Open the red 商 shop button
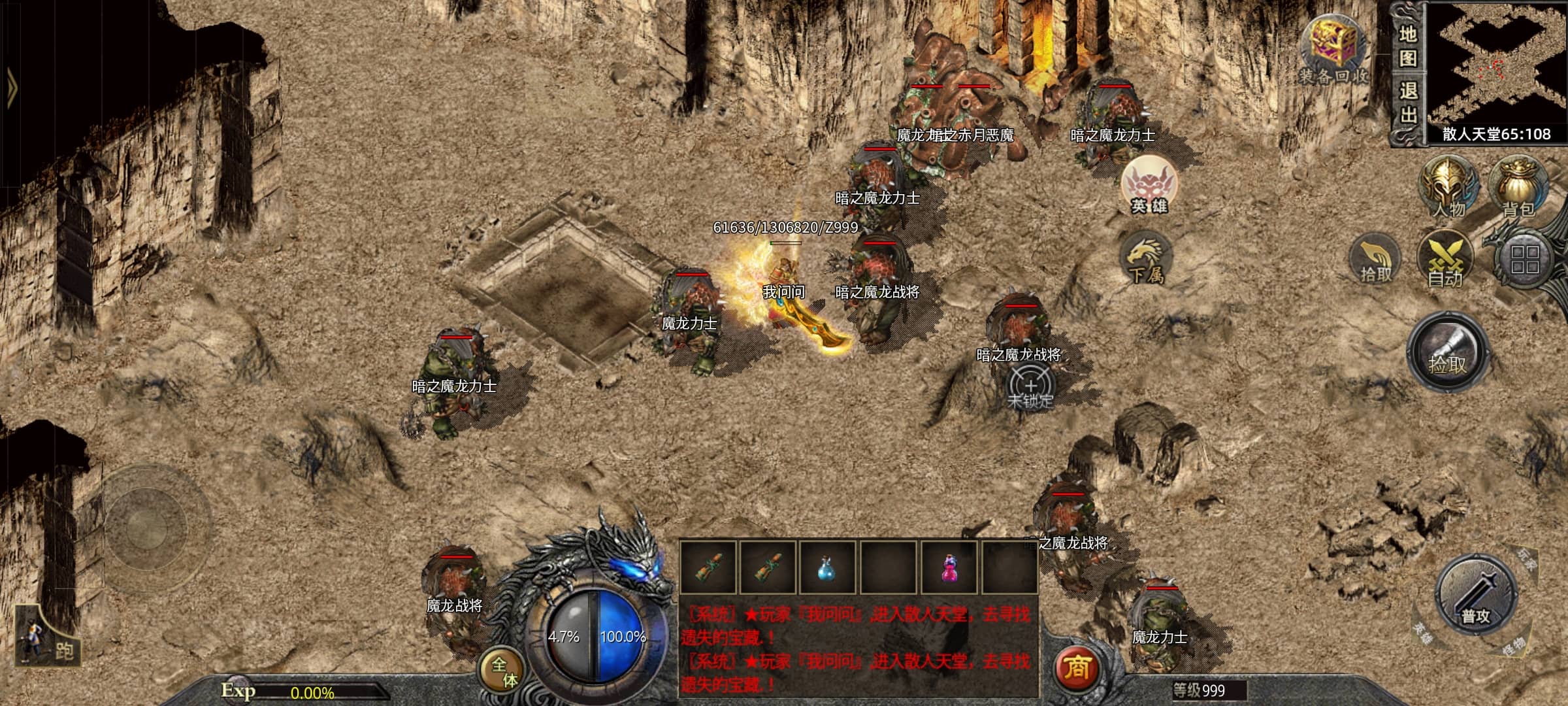The width and height of the screenshot is (1568, 706). (x=1076, y=668)
